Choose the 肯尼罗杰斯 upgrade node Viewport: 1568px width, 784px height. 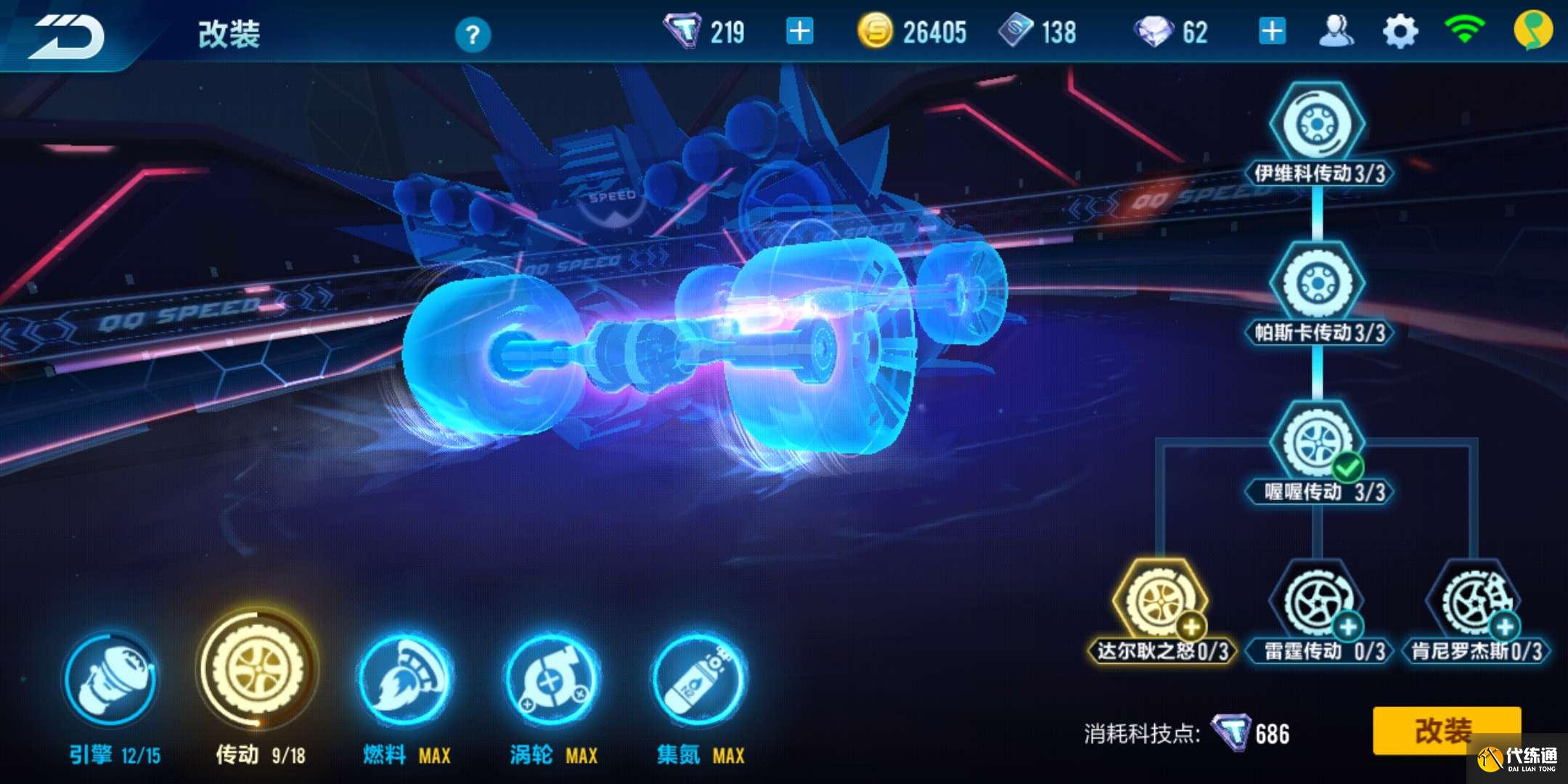tap(1475, 603)
